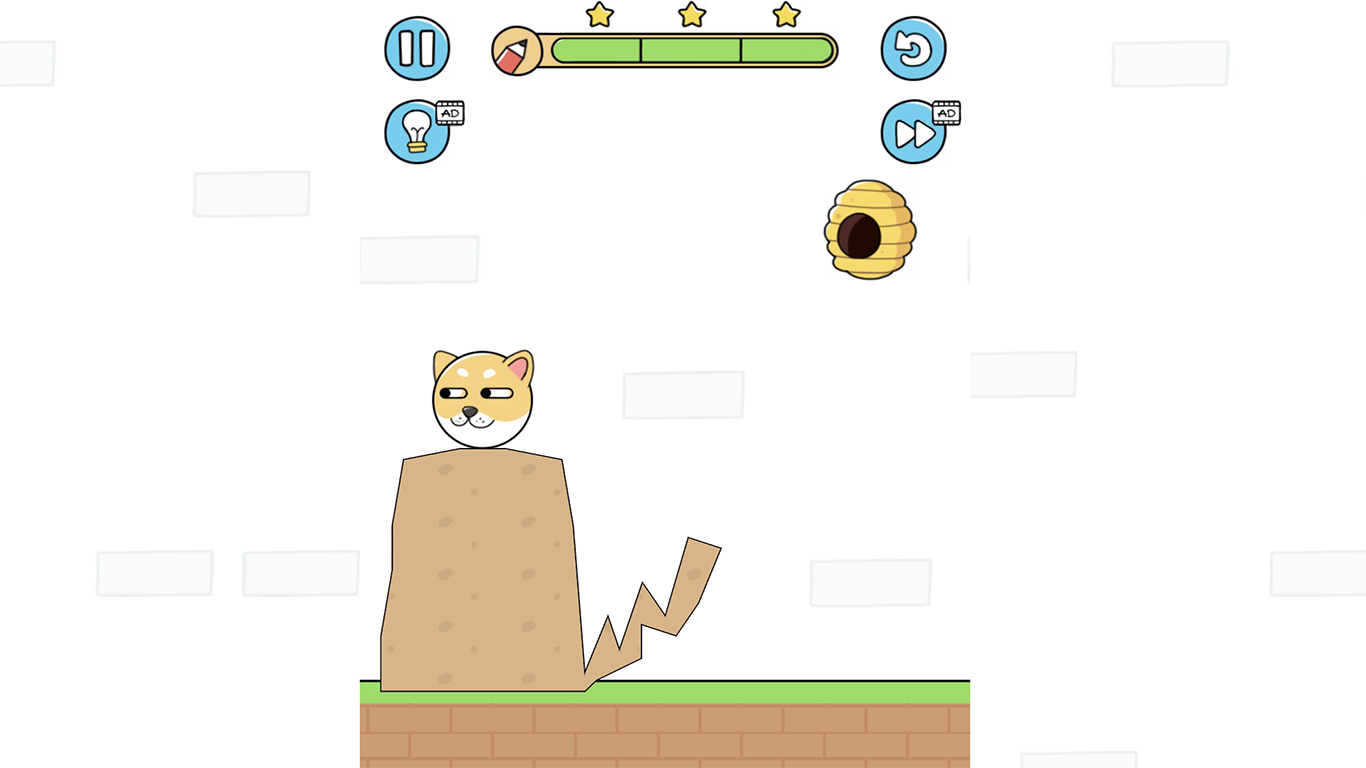Click the first segment of the ink bar
The image size is (1366, 768).
click(595, 49)
